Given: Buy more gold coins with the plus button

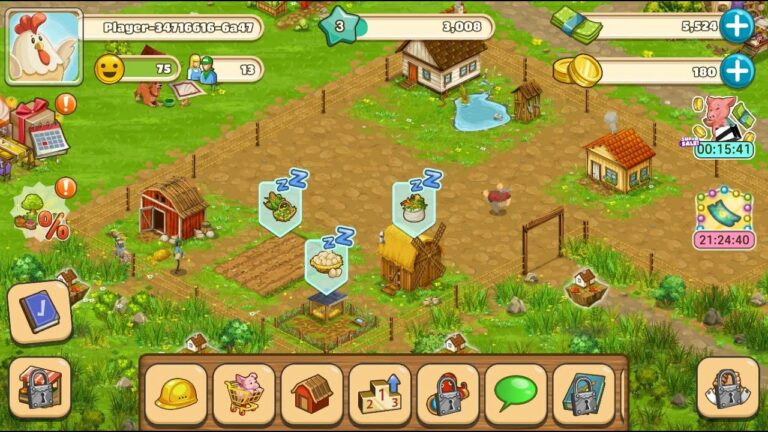Looking at the screenshot, I should (x=736, y=70).
